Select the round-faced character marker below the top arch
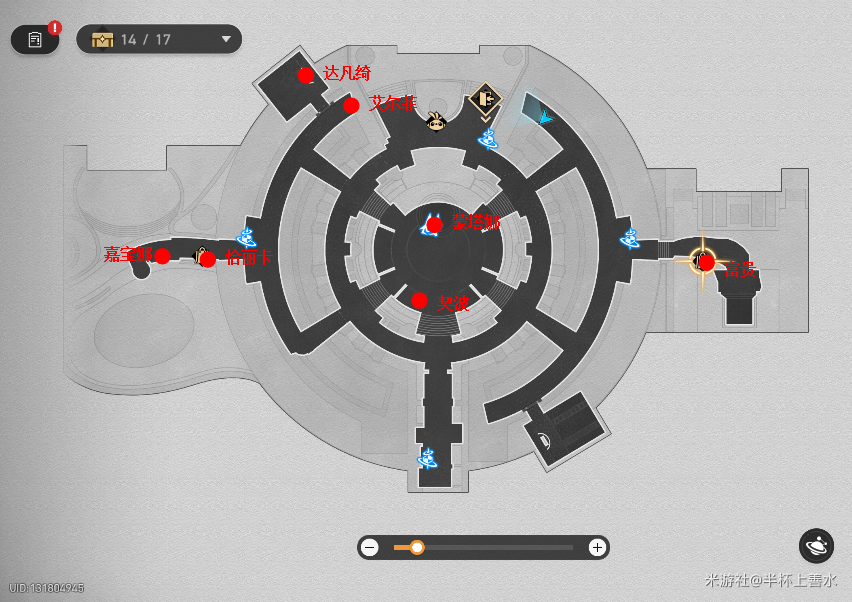Image resolution: width=852 pixels, height=602 pixels. pos(436,123)
